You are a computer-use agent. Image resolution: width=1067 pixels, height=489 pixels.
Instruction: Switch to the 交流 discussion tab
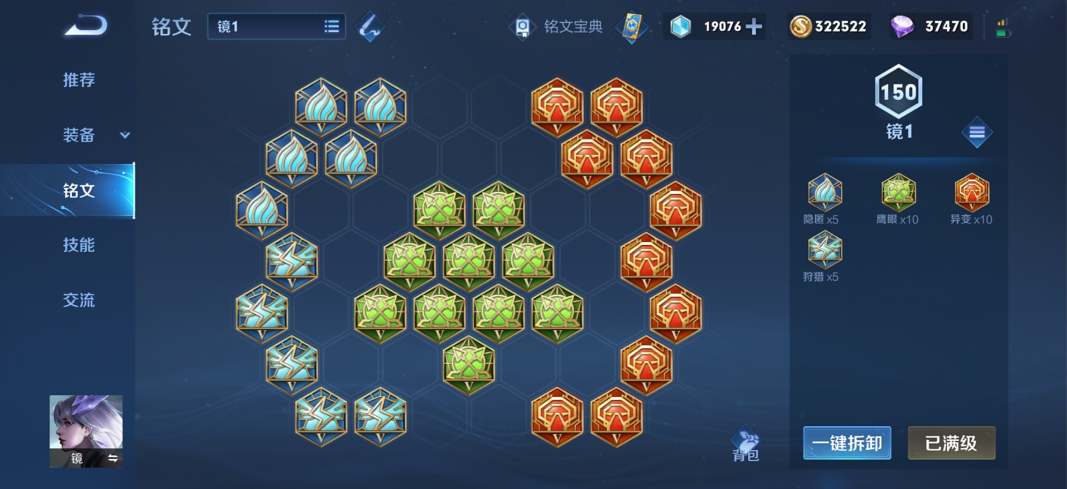point(79,300)
